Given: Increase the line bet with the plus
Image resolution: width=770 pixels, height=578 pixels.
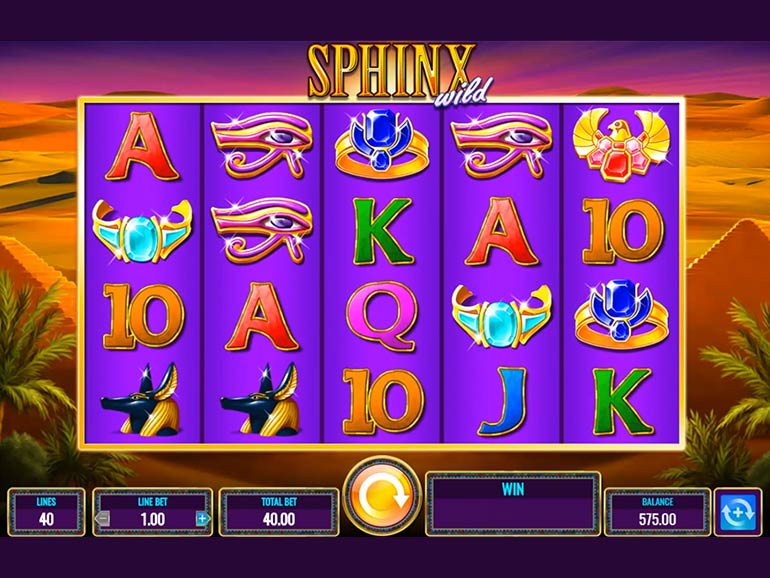Looking at the screenshot, I should point(202,518).
